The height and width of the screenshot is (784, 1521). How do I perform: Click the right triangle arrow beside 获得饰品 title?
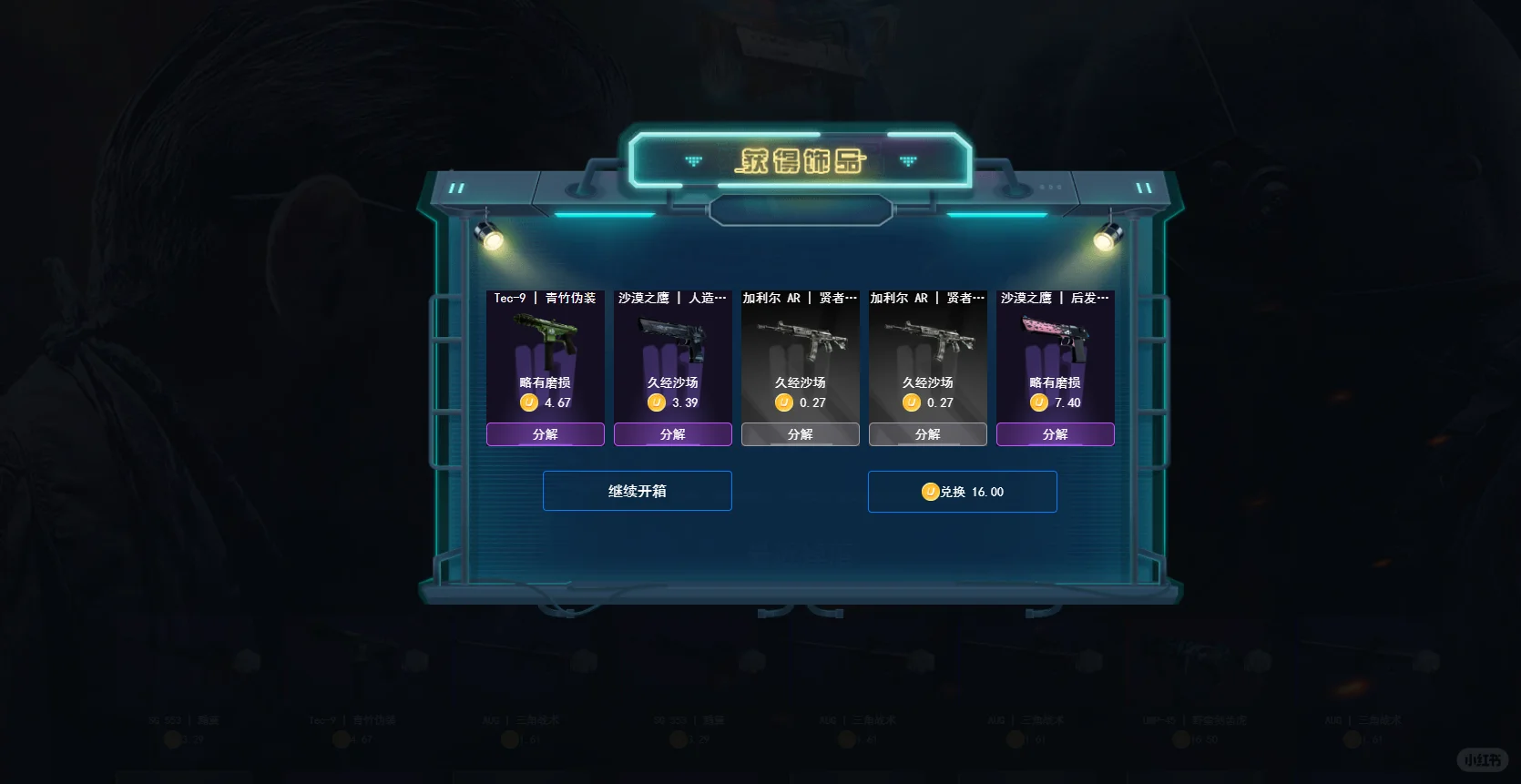(907, 159)
